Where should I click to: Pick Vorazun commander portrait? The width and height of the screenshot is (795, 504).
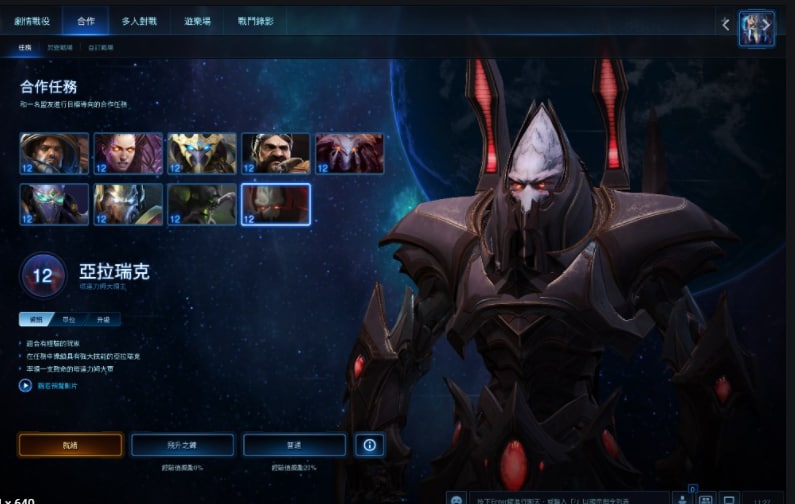pyautogui.click(x=54, y=204)
